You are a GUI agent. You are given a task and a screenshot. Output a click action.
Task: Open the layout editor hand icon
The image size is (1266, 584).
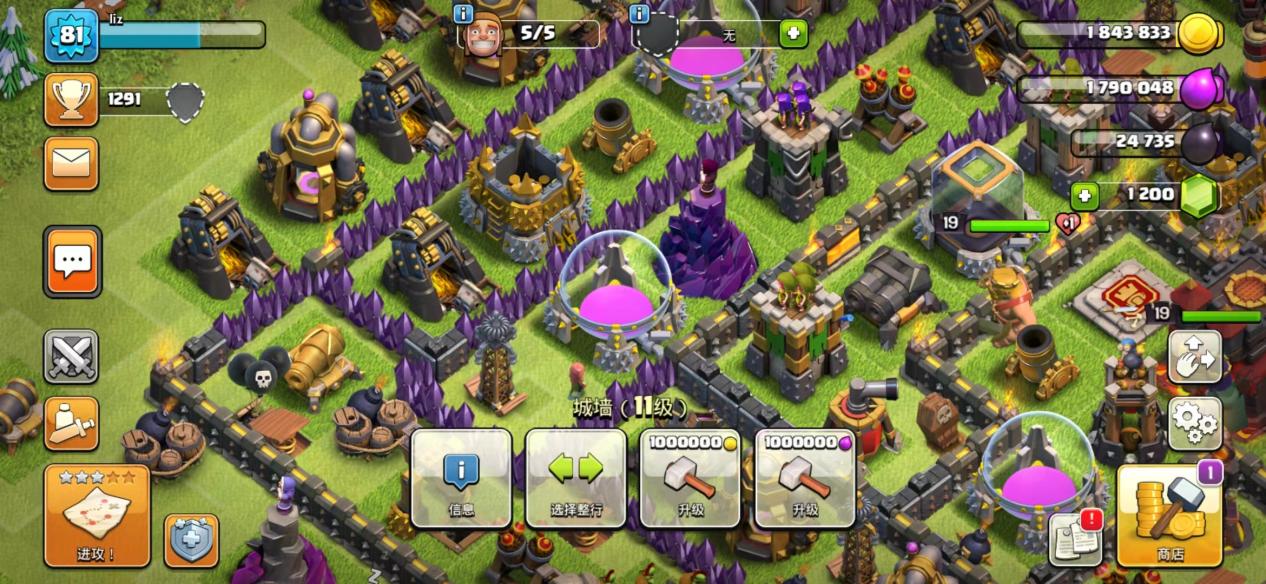coord(1194,357)
